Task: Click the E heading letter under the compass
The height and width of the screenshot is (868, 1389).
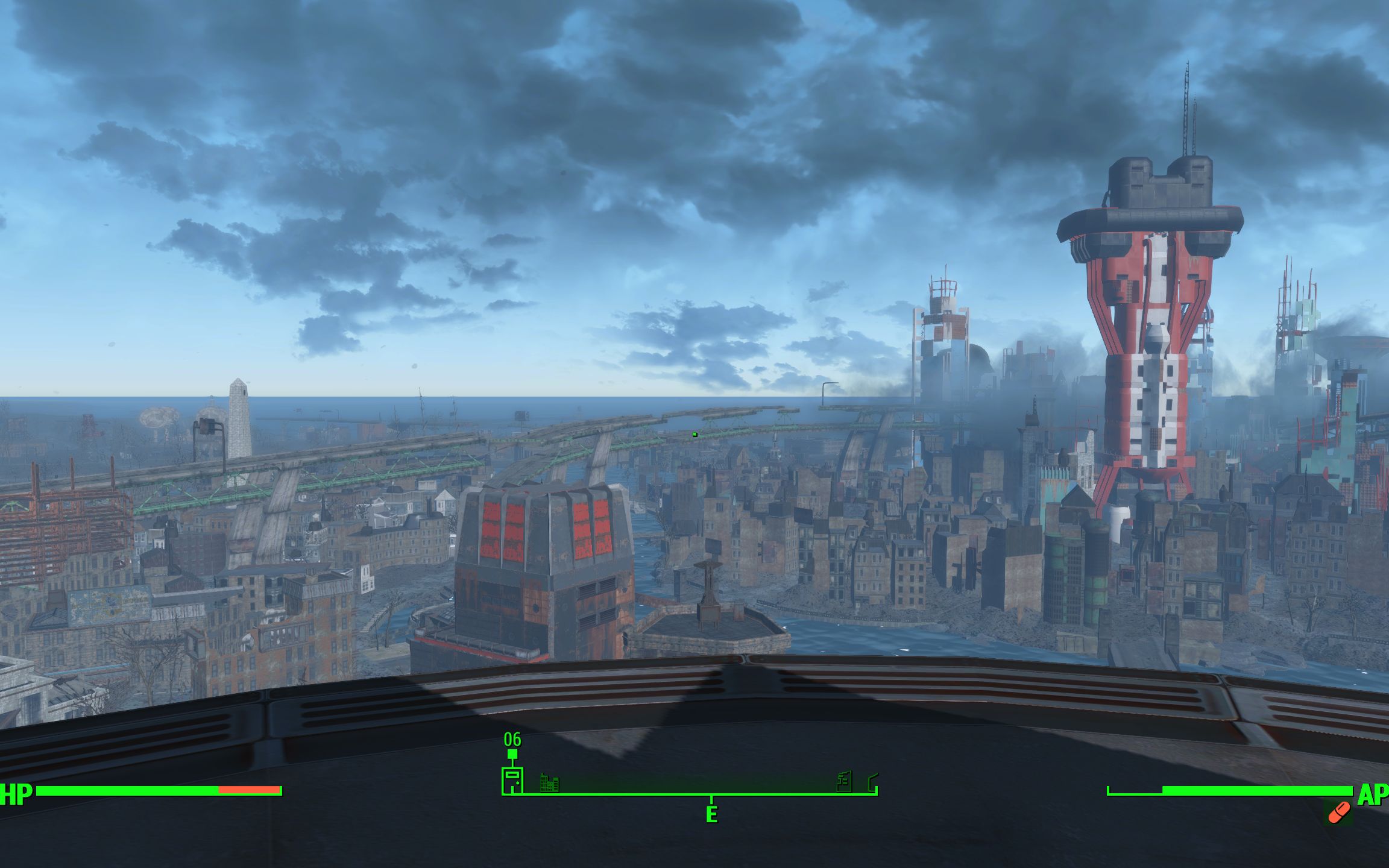Action: (x=711, y=814)
